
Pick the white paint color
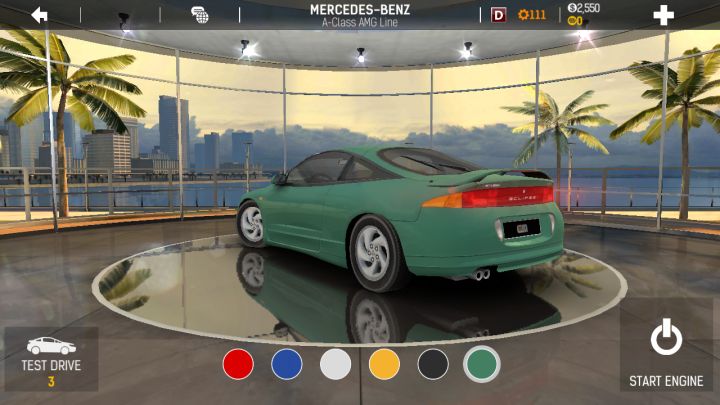[x=336, y=364]
